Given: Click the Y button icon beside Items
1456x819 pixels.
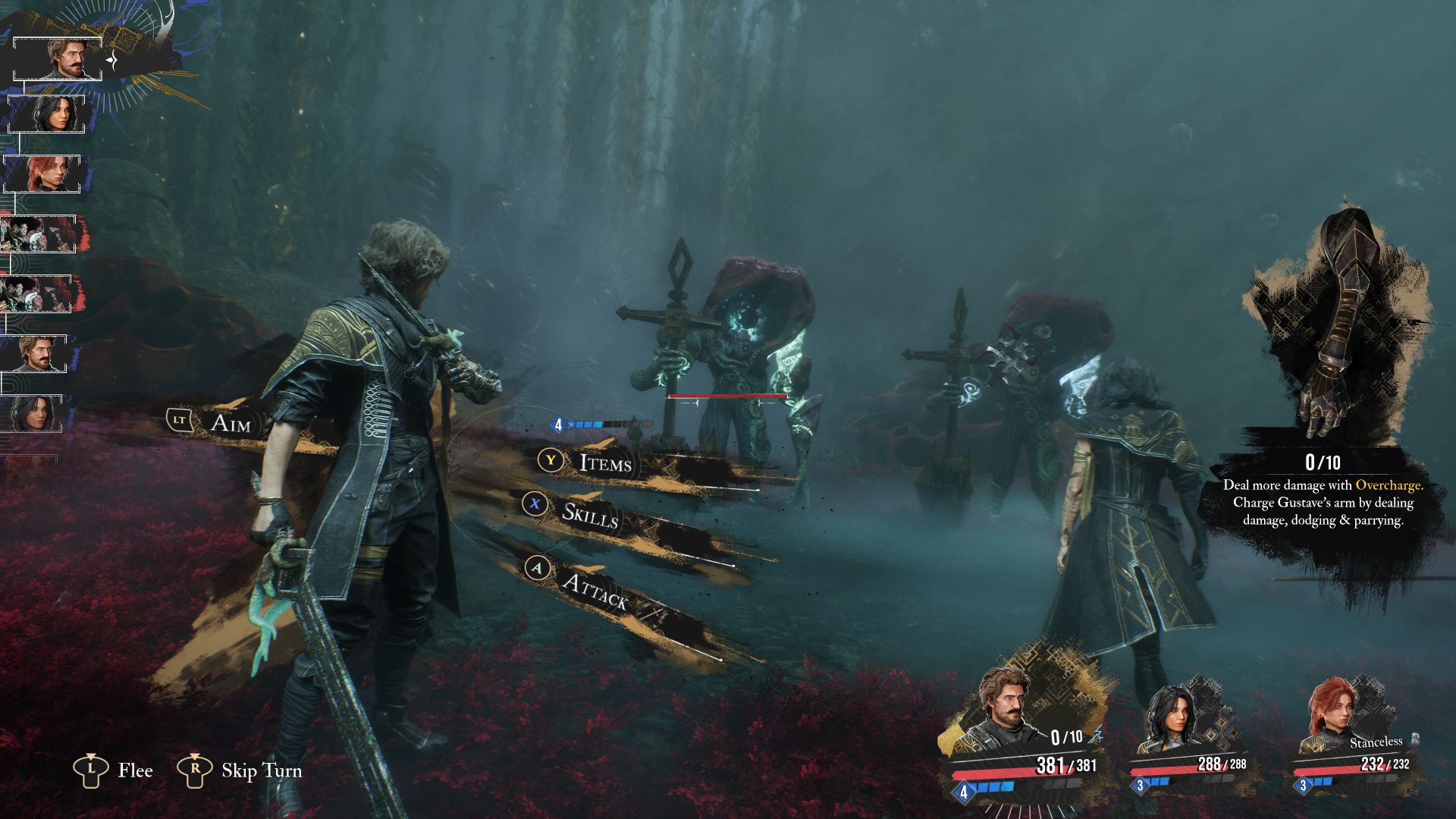Looking at the screenshot, I should (x=551, y=460).
